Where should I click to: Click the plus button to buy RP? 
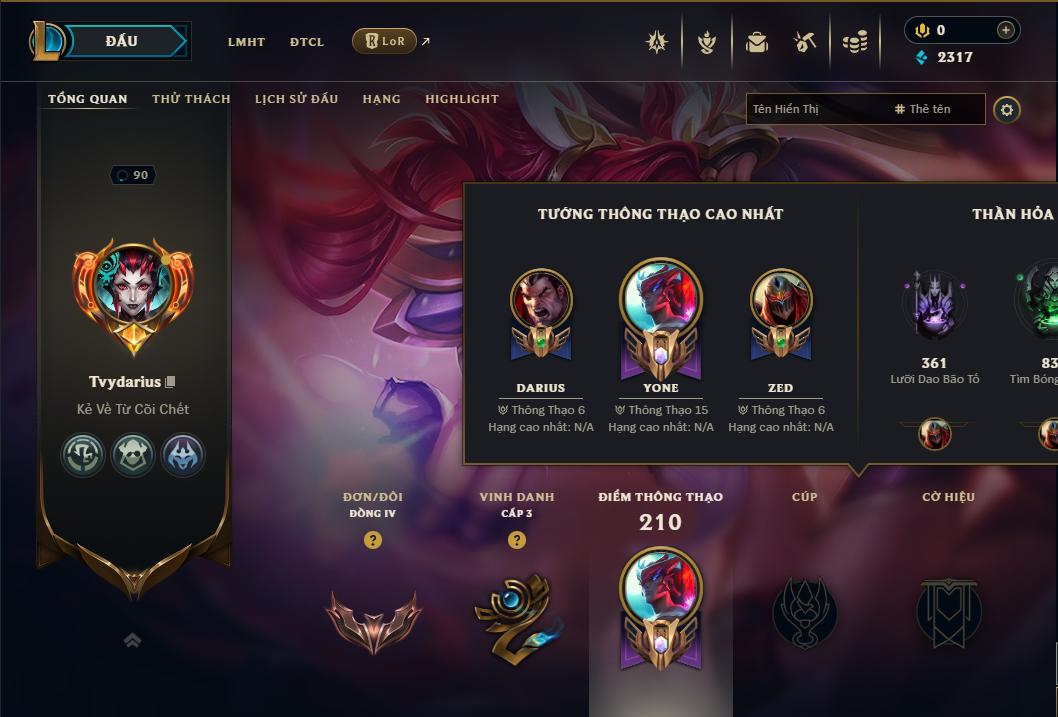pyautogui.click(x=1005, y=30)
